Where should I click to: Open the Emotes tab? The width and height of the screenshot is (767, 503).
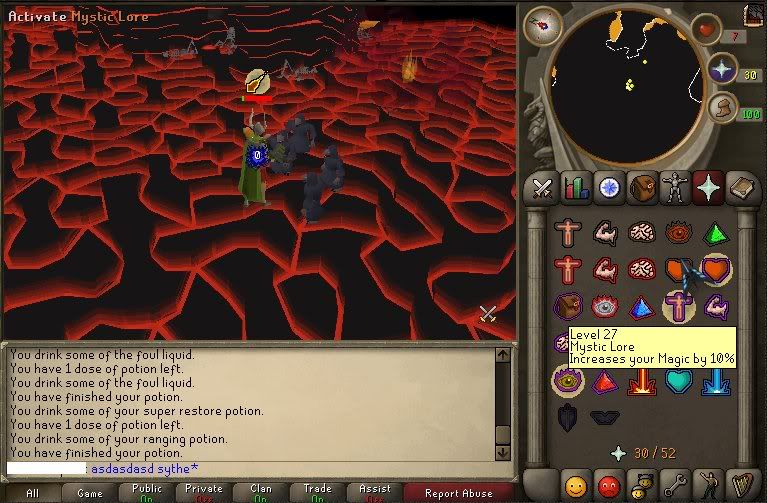pyautogui.click(x=707, y=485)
